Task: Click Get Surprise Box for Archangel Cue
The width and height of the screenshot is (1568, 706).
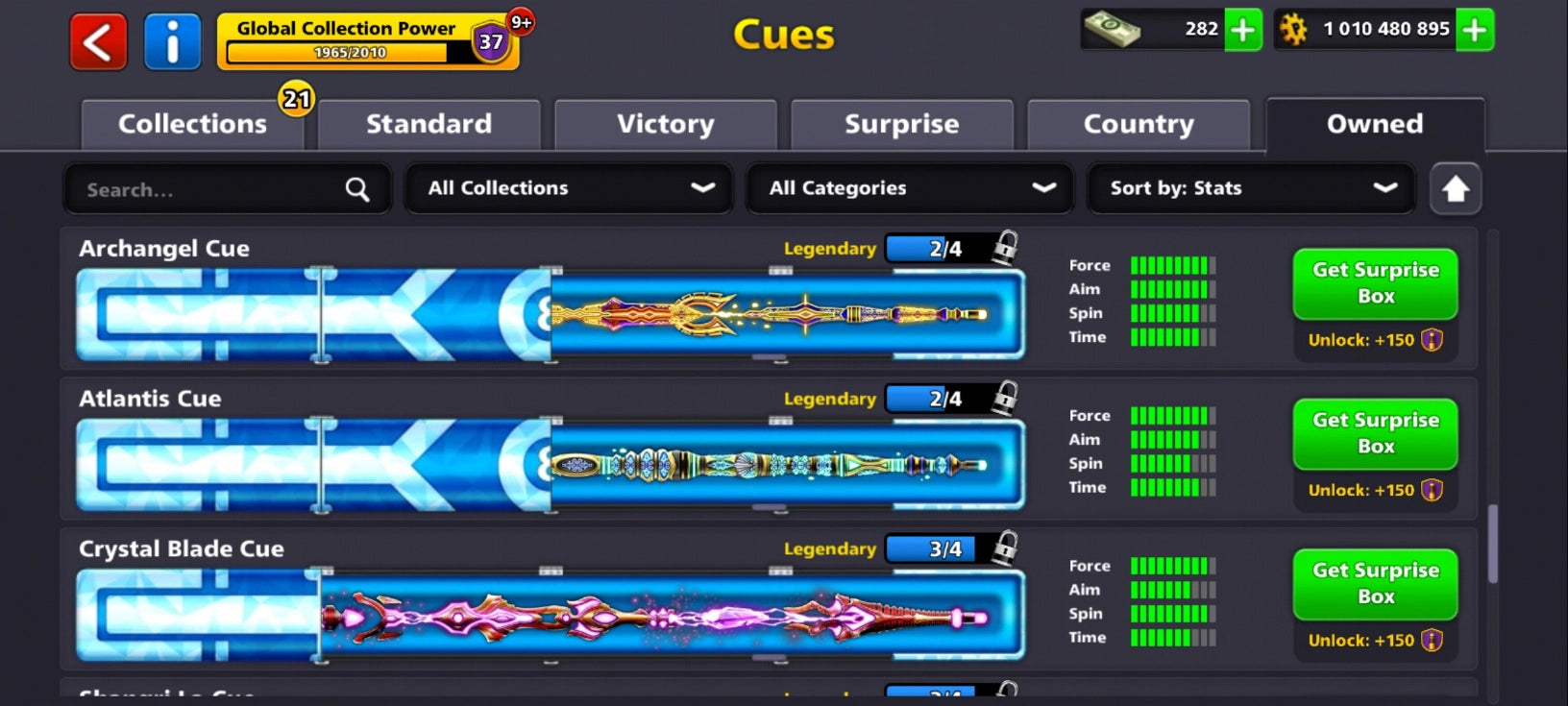Action: click(1374, 284)
